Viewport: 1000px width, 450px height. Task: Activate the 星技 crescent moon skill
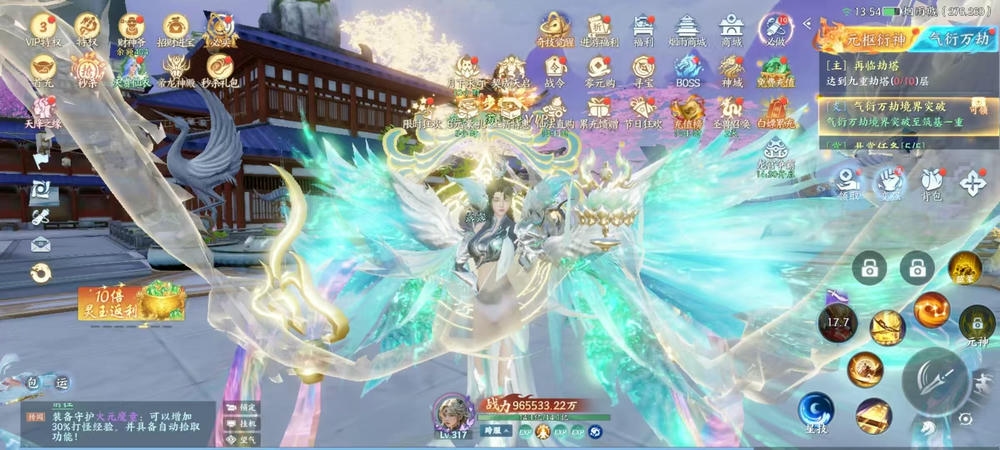tap(816, 411)
